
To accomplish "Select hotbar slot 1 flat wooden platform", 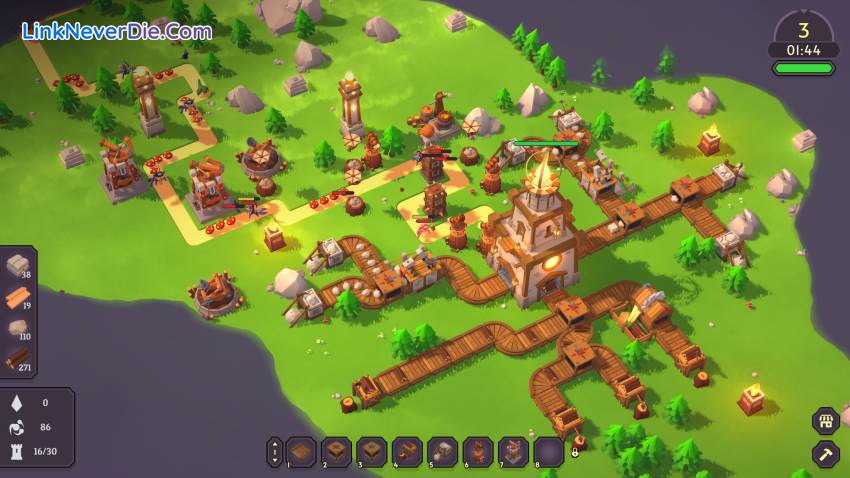I will point(301,452).
